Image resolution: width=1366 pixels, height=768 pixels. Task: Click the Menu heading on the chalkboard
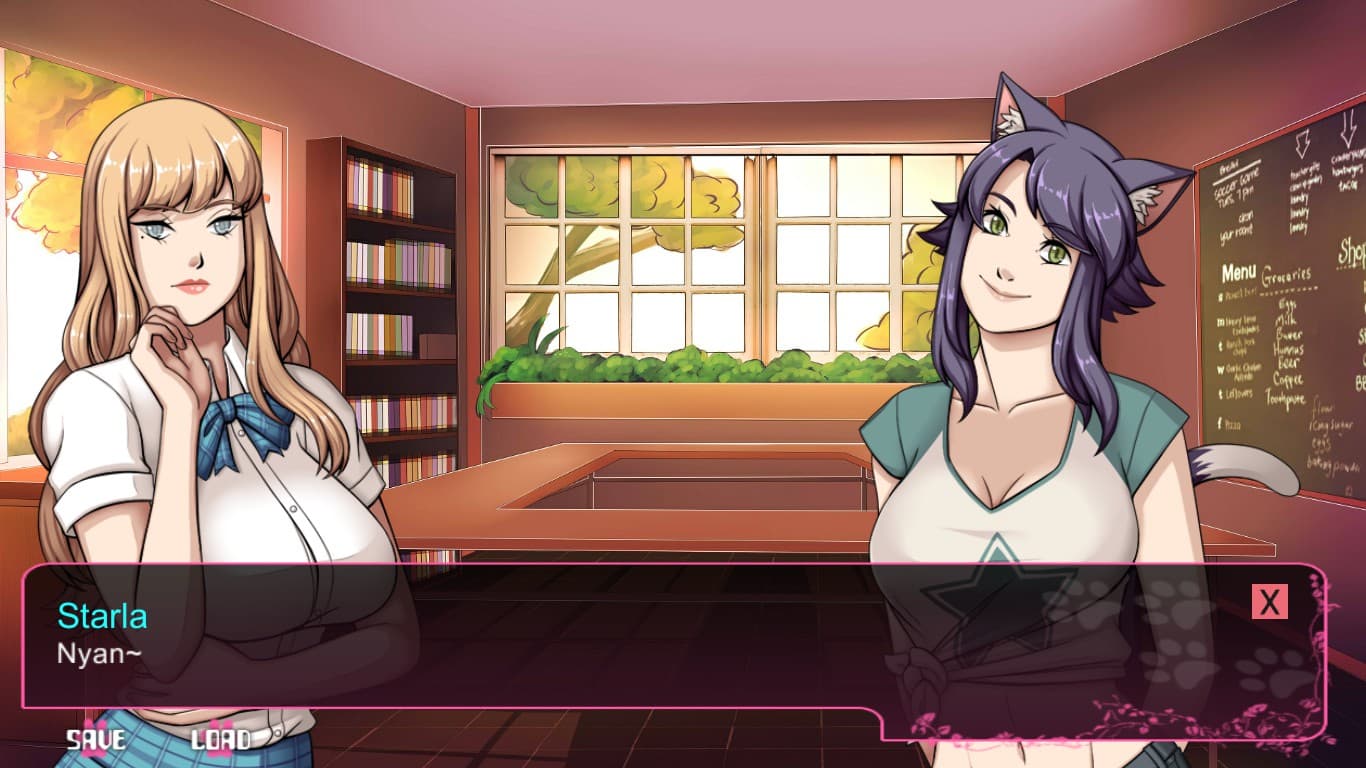[1239, 271]
